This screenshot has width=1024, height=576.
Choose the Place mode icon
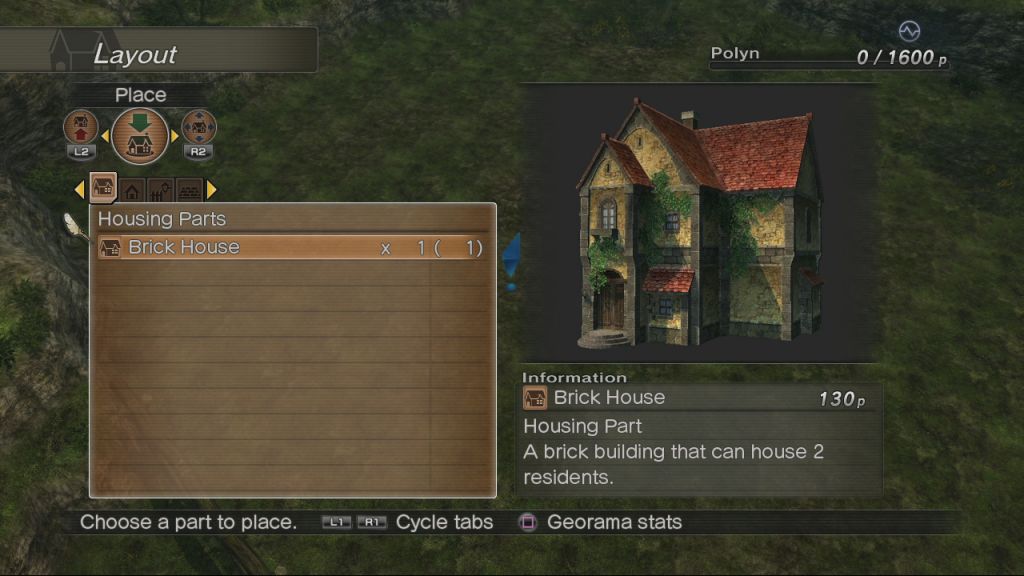click(x=140, y=136)
